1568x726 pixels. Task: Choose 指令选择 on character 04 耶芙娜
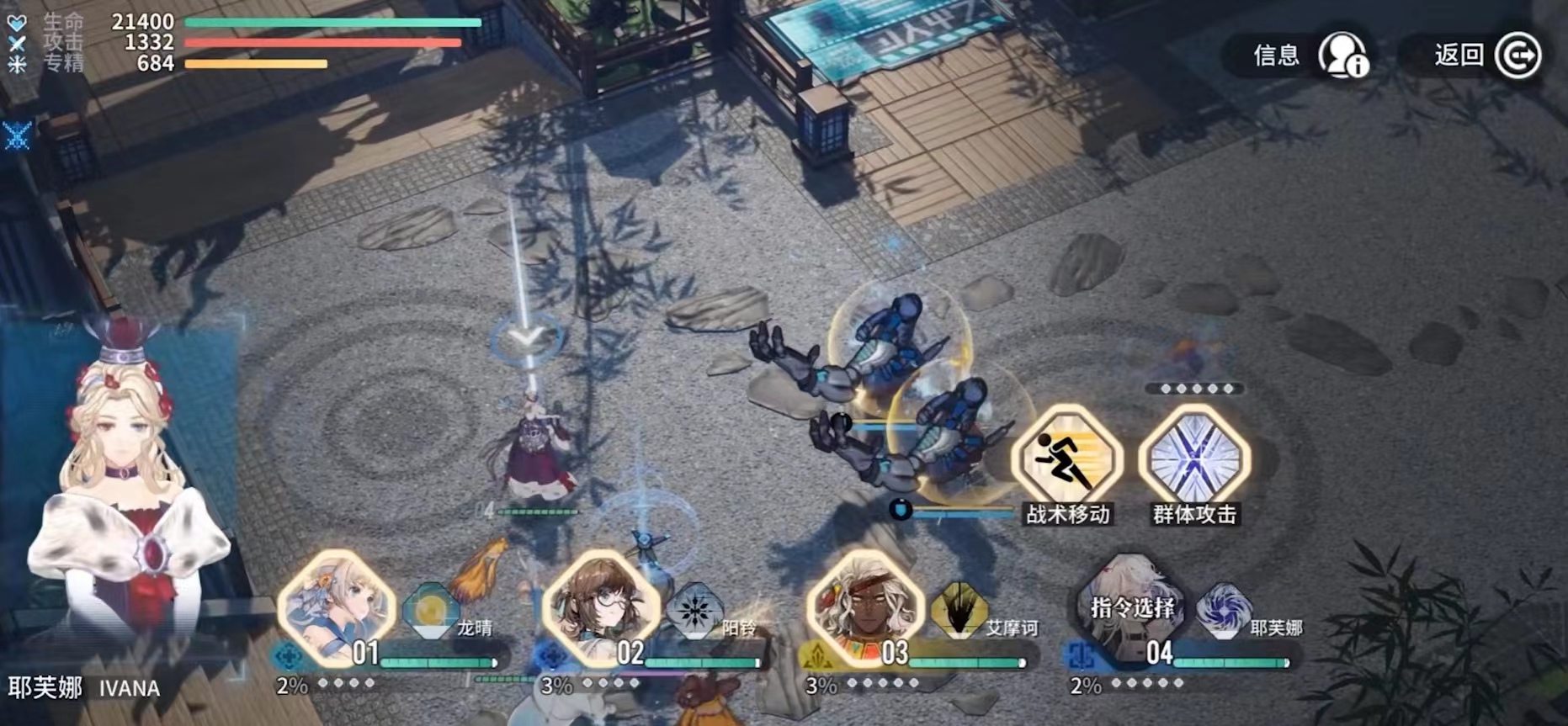tap(1131, 607)
